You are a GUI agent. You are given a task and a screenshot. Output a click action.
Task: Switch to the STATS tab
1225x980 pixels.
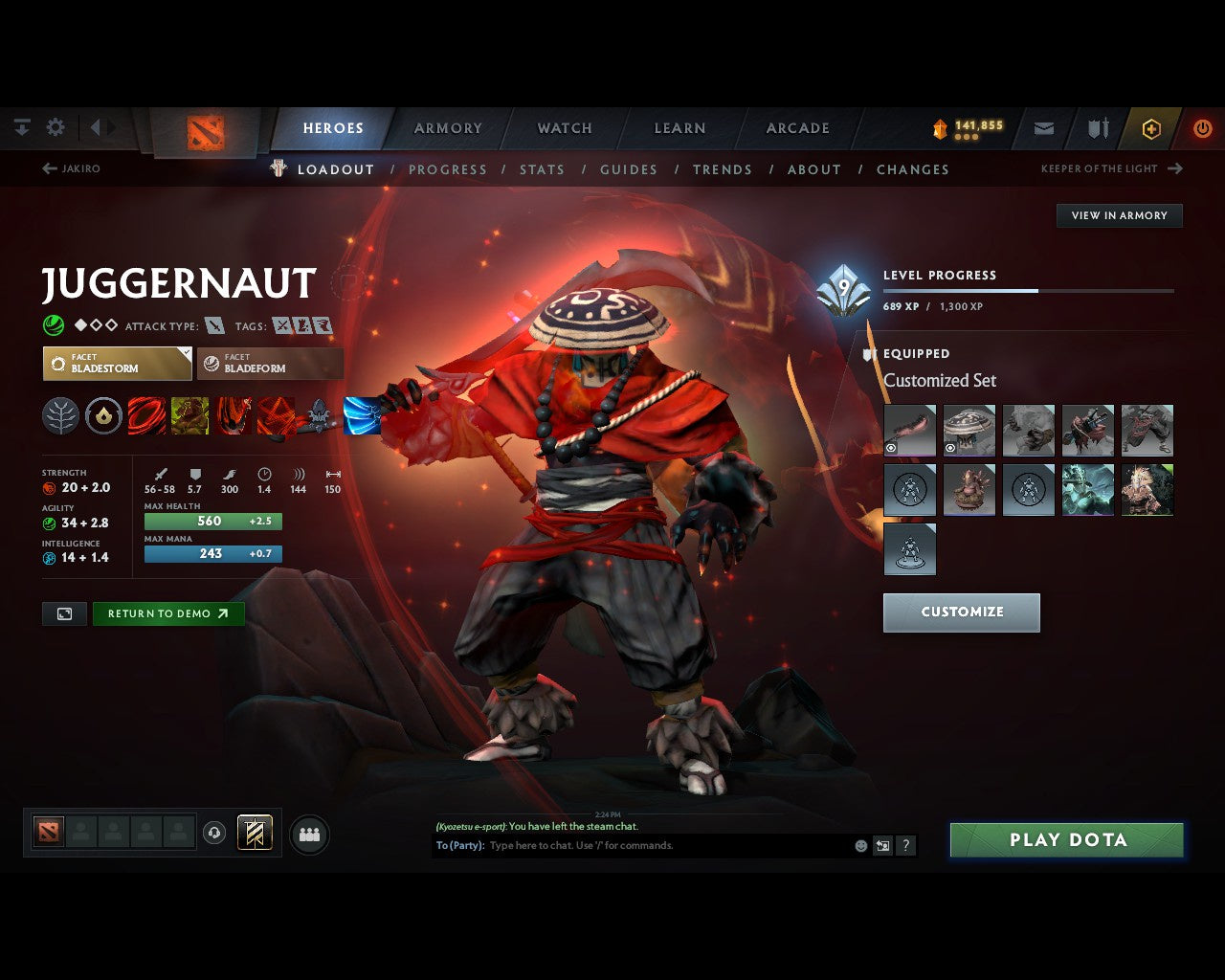point(542,169)
